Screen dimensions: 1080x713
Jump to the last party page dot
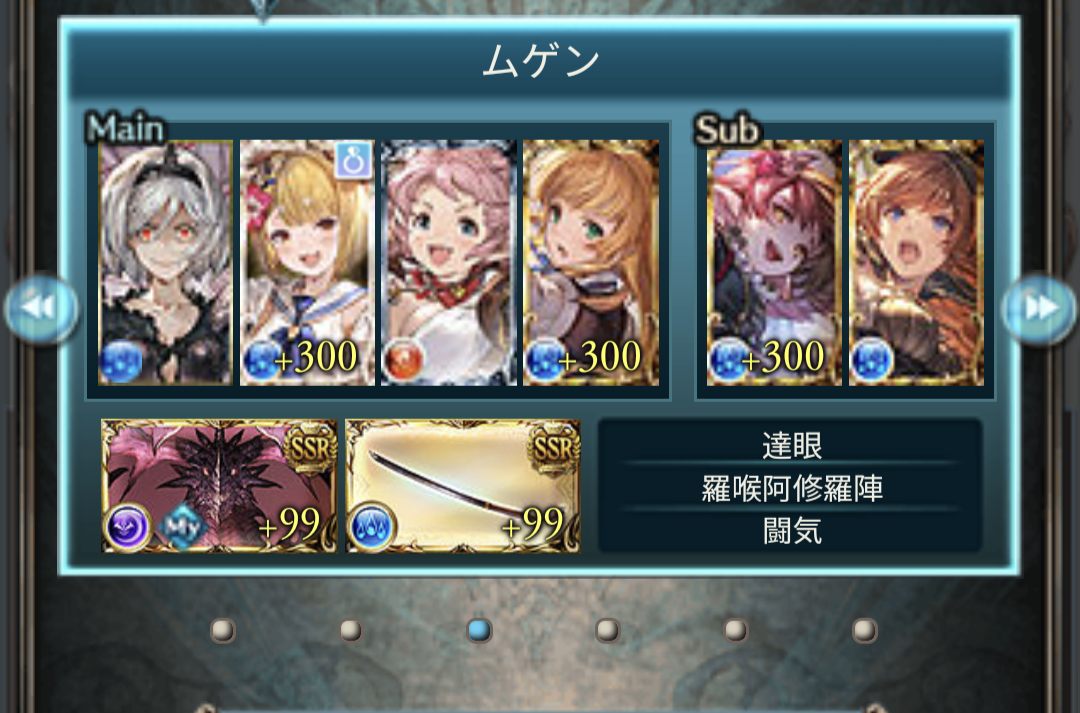(864, 630)
